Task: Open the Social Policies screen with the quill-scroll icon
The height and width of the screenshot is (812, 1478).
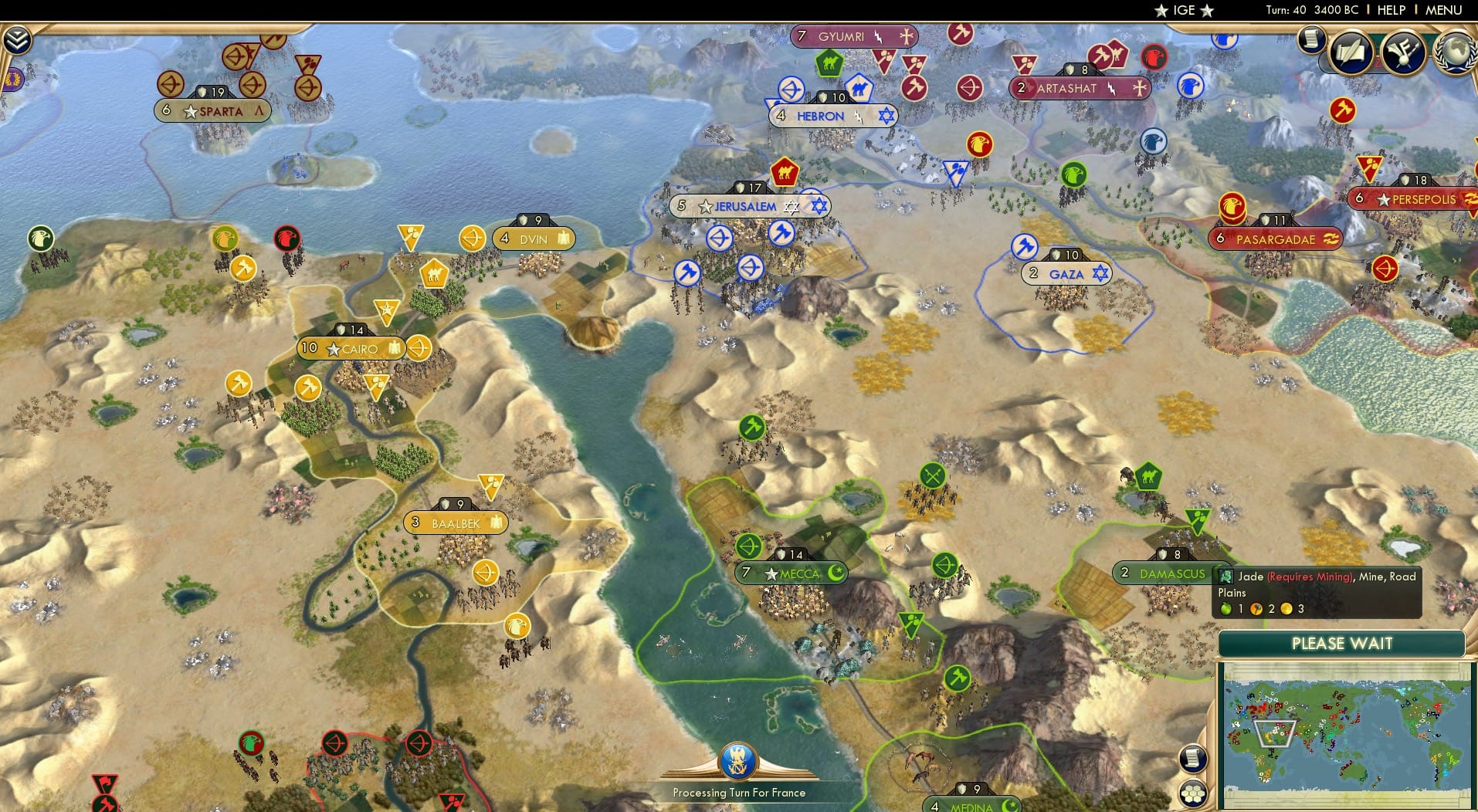Action: (x=1350, y=52)
